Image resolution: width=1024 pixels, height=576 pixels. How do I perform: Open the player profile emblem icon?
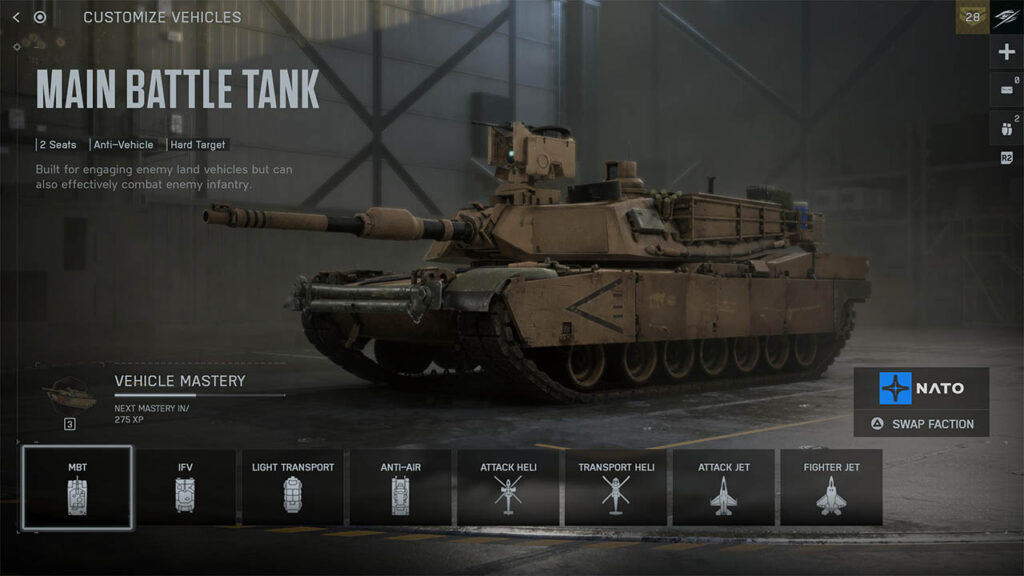1006,17
